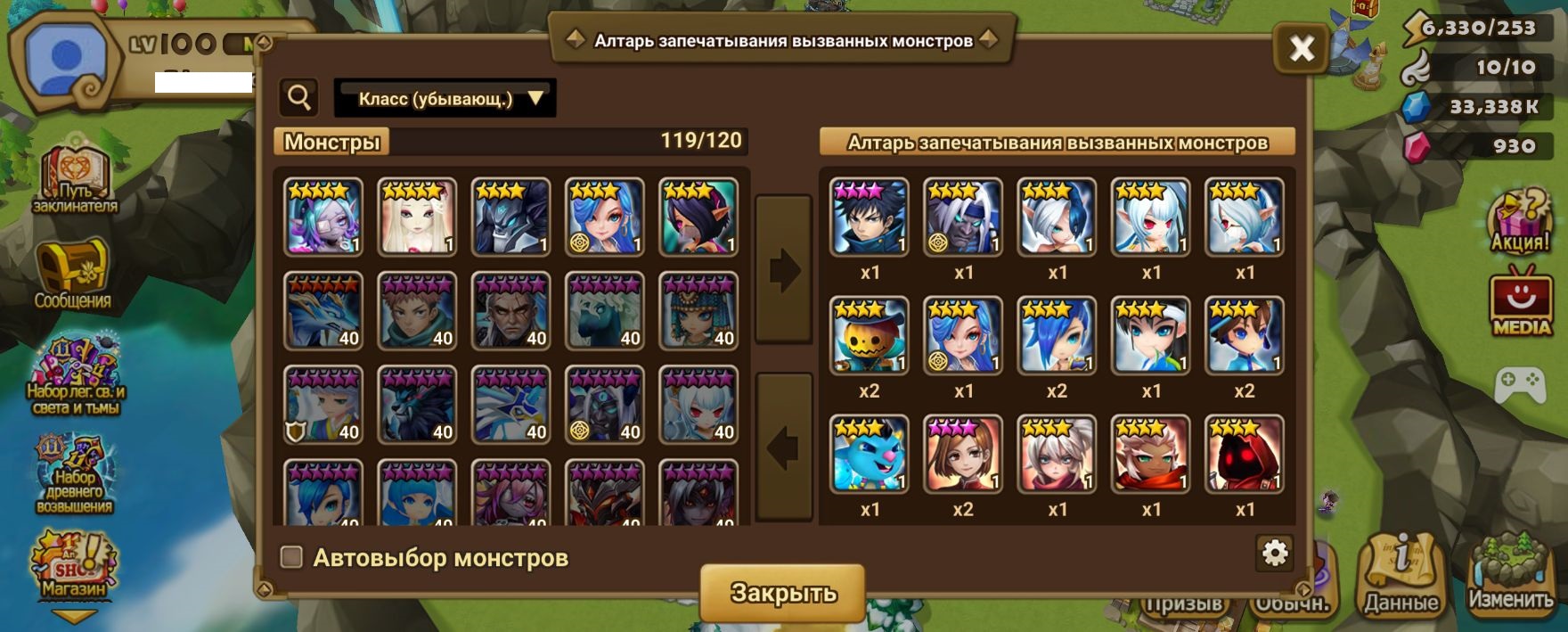Viewport: 1568px width, 632px height.
Task: Close the altar window with the X
Action: (1302, 48)
